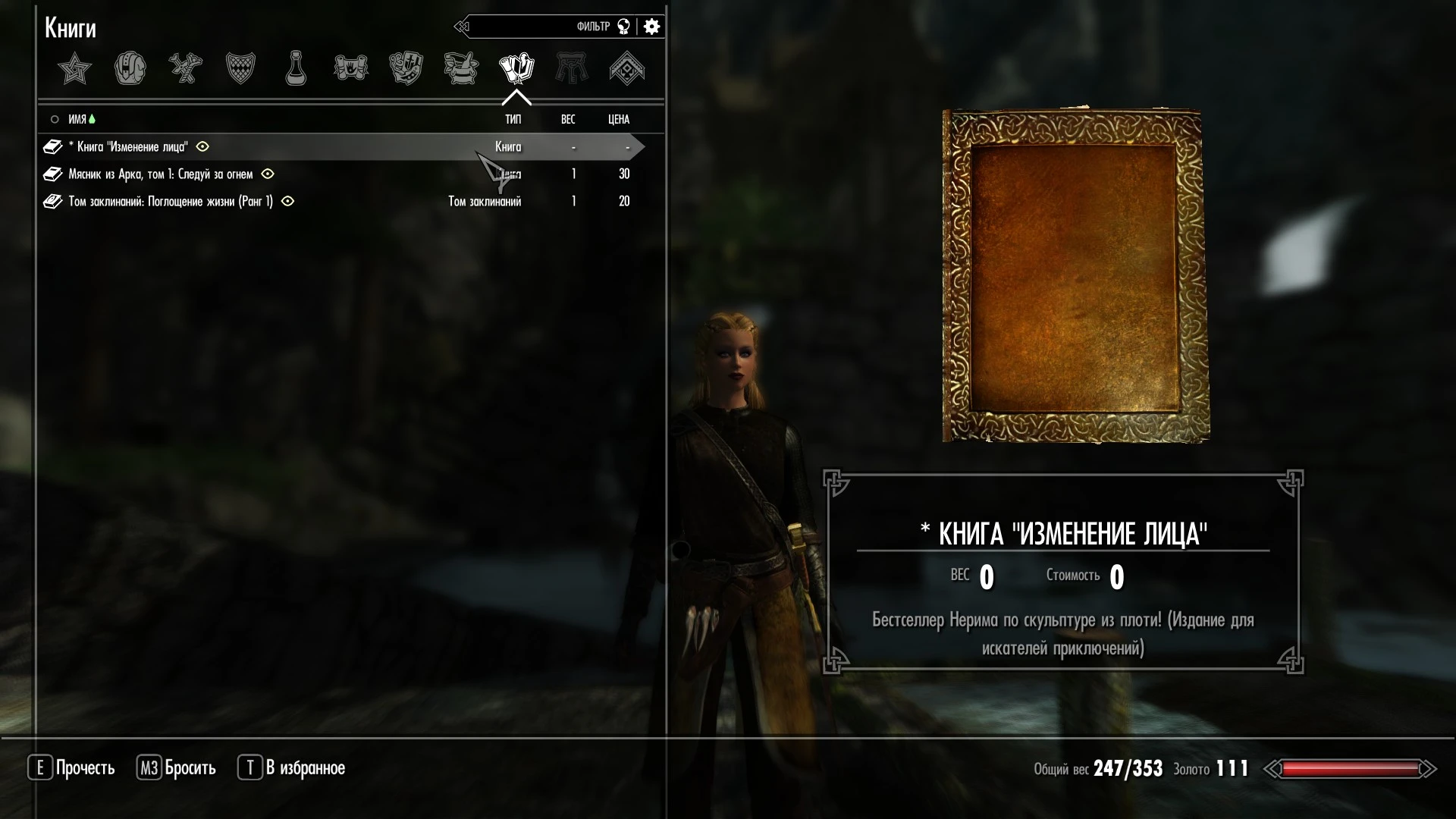Sort the list by the ЦЕНА column

coord(618,119)
